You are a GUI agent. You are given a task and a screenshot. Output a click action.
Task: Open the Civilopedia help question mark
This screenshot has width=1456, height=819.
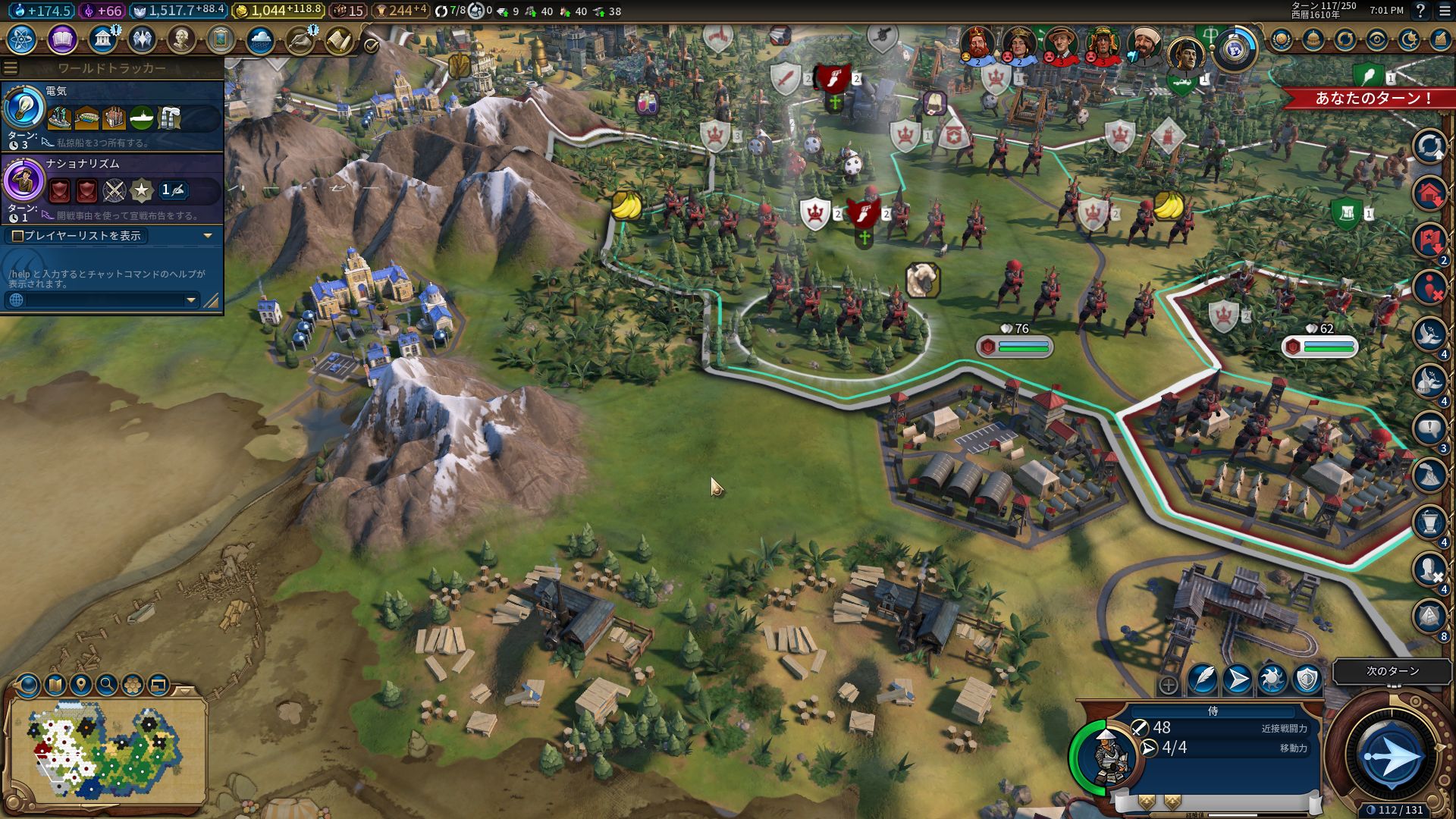[1420, 11]
